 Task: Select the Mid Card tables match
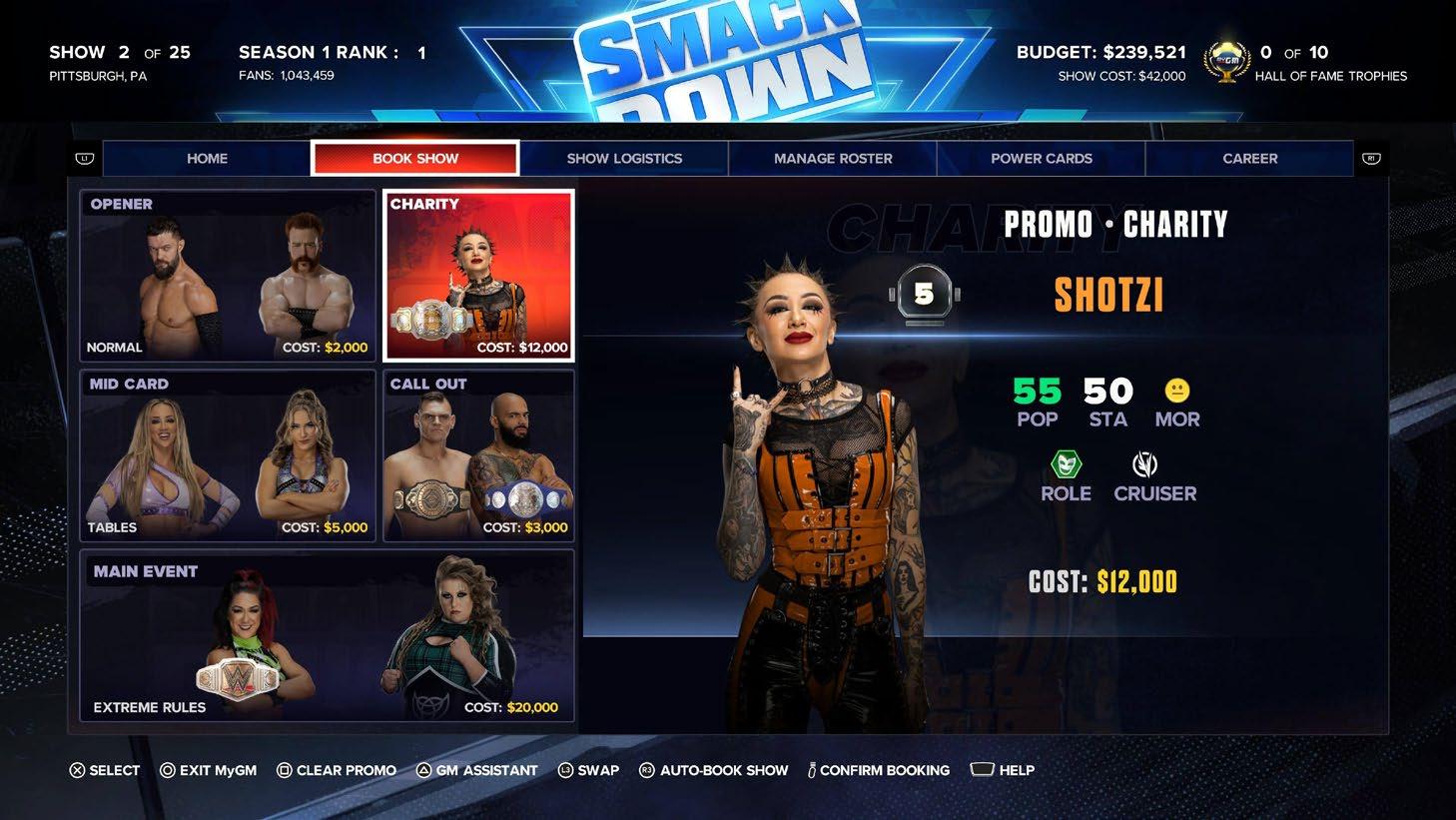228,456
